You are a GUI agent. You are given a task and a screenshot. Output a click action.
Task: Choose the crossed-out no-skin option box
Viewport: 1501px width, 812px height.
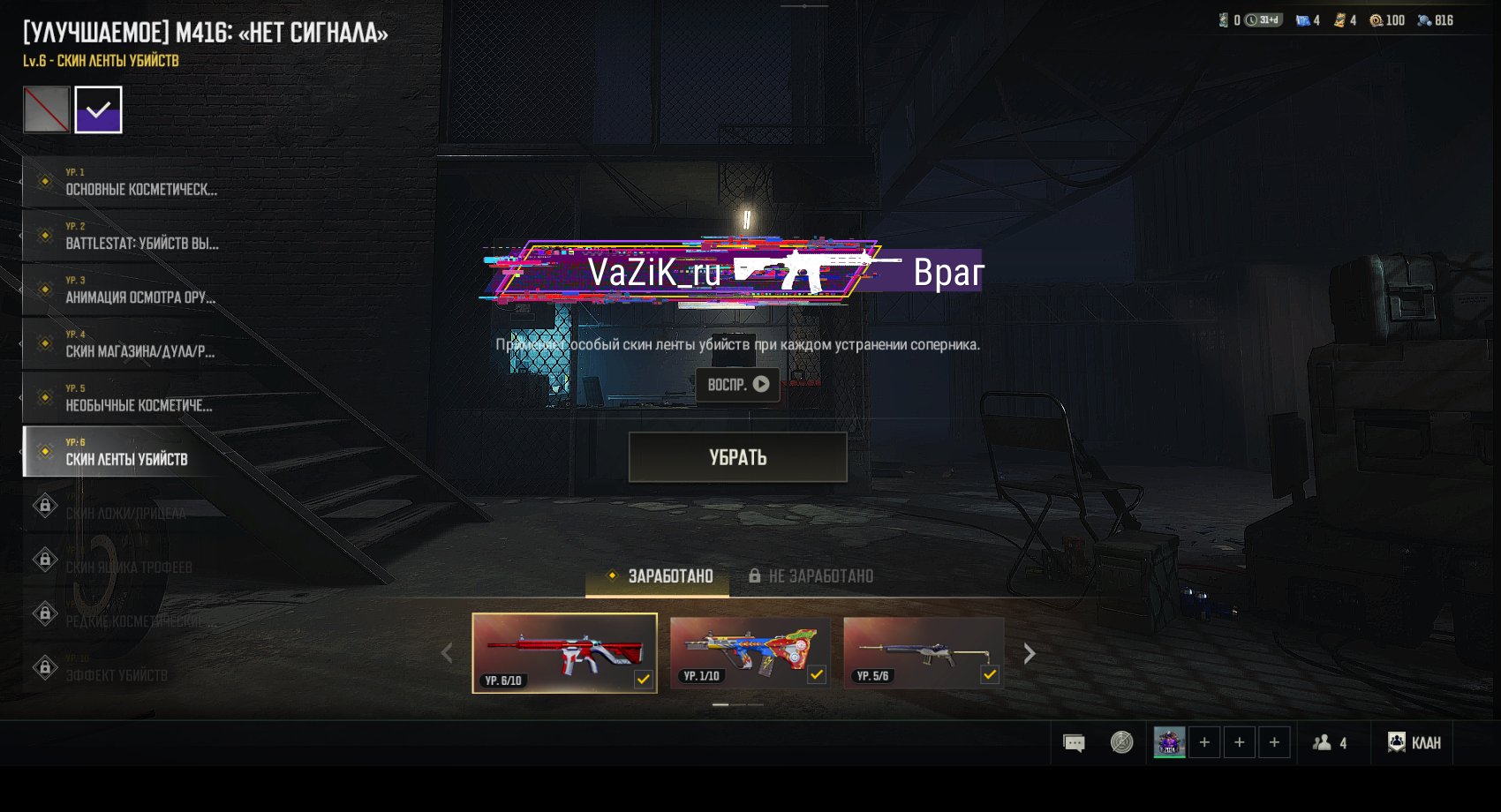pyautogui.click(x=46, y=109)
